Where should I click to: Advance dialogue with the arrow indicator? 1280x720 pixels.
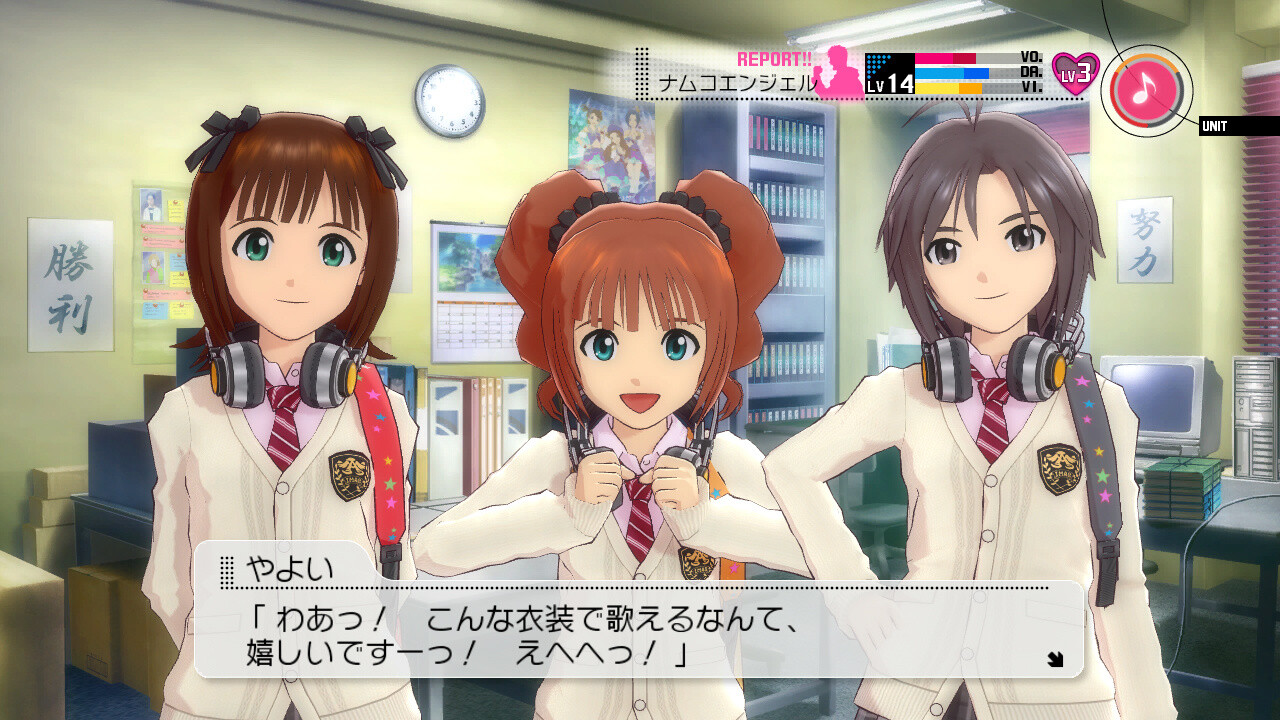point(1055,658)
